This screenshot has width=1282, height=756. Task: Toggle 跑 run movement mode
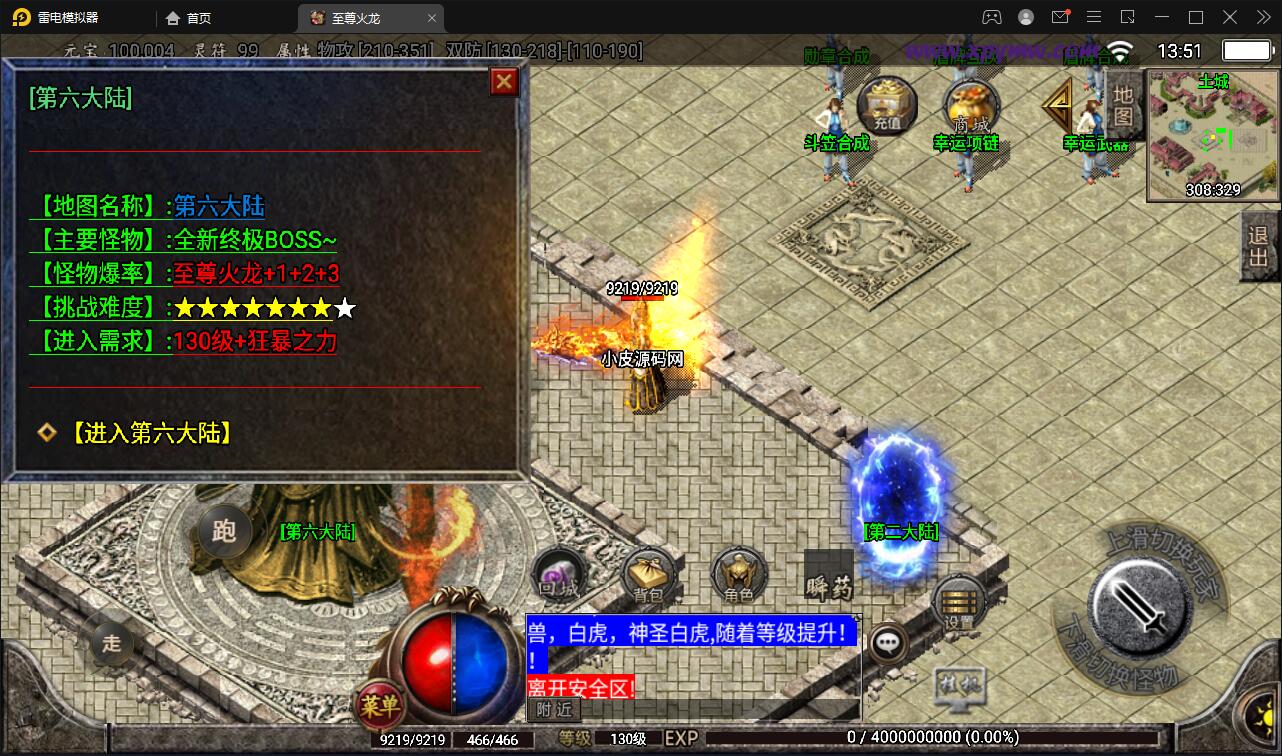[224, 533]
